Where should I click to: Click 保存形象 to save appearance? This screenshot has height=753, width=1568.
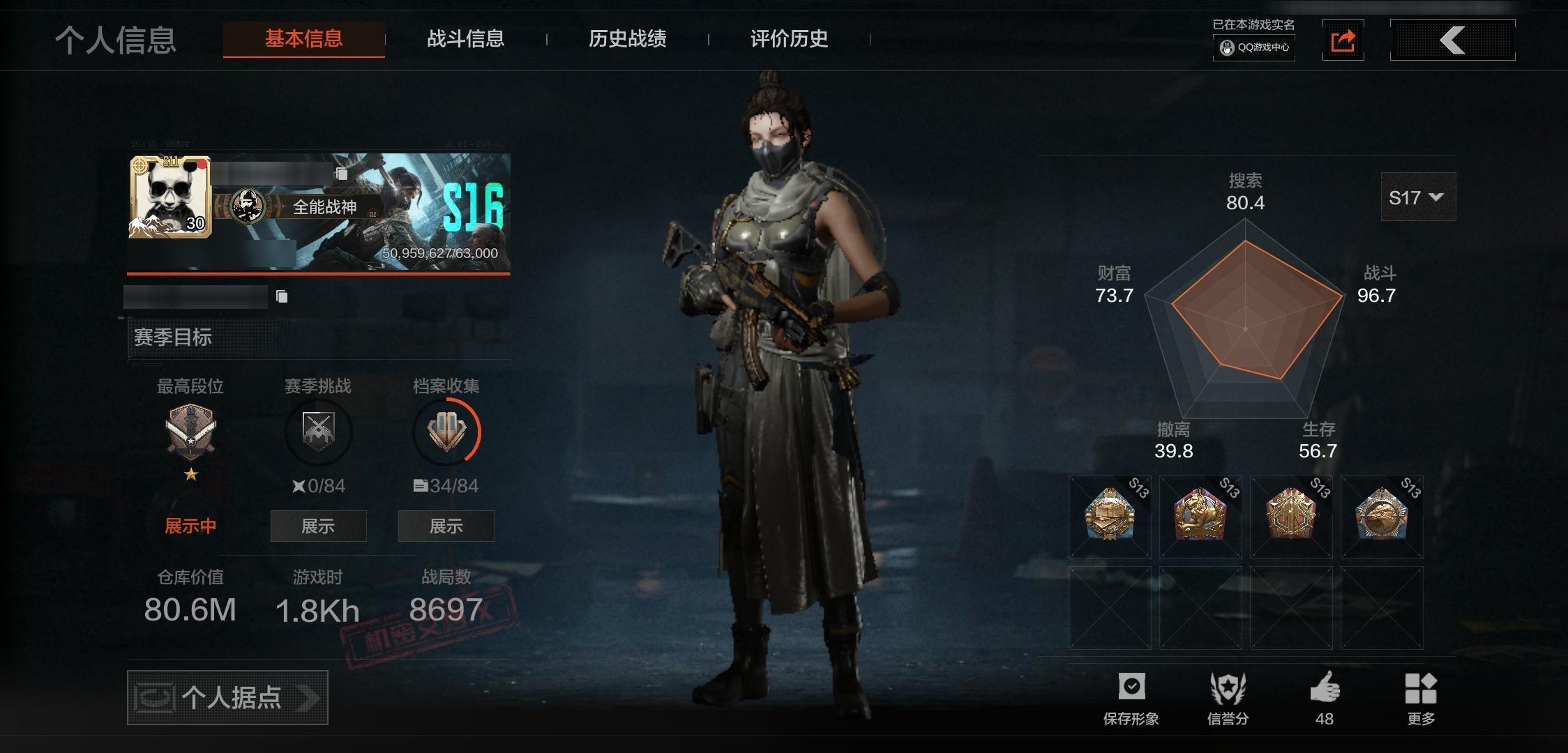(x=1131, y=699)
